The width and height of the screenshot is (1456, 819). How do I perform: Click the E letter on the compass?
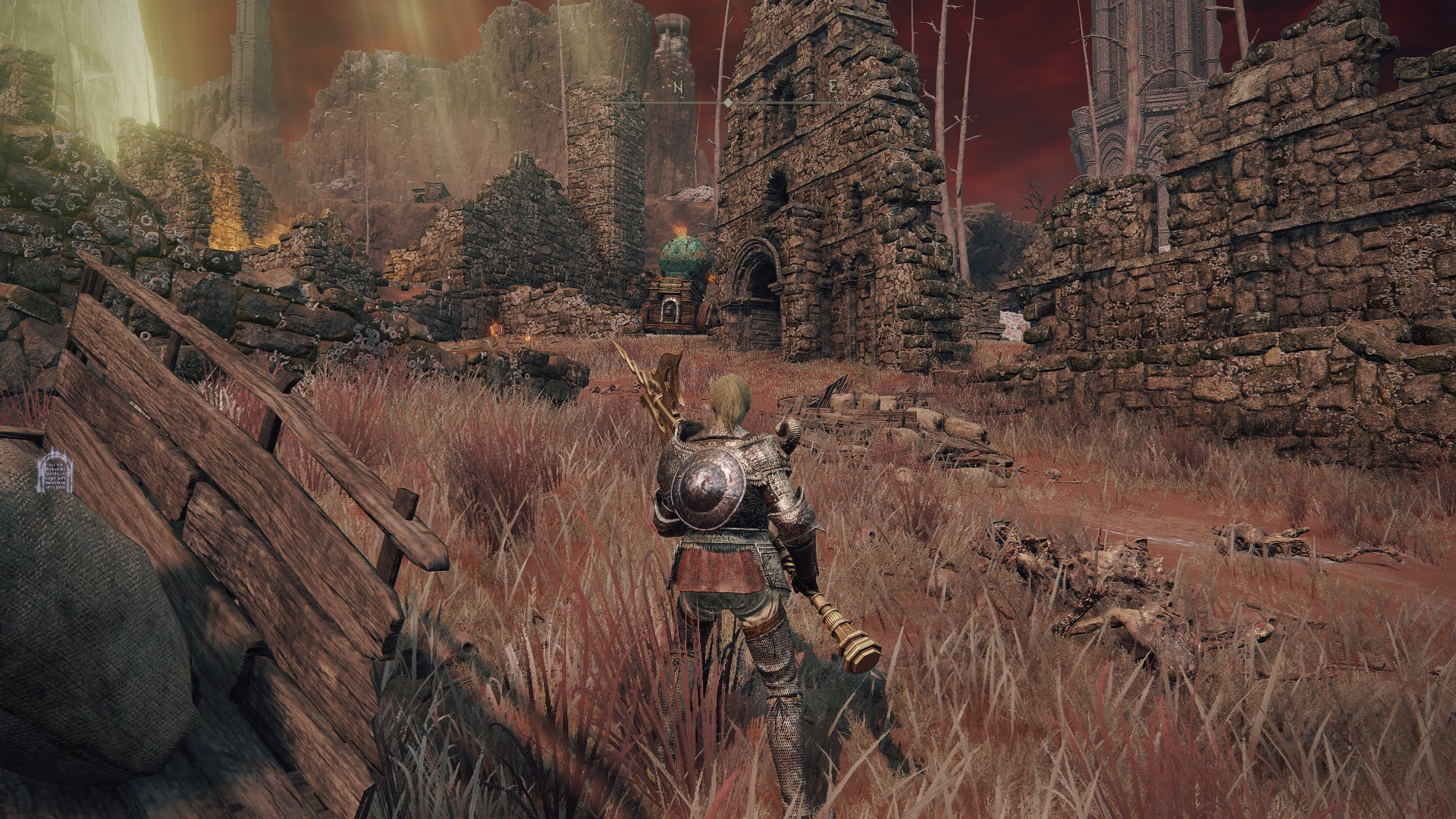(x=833, y=87)
